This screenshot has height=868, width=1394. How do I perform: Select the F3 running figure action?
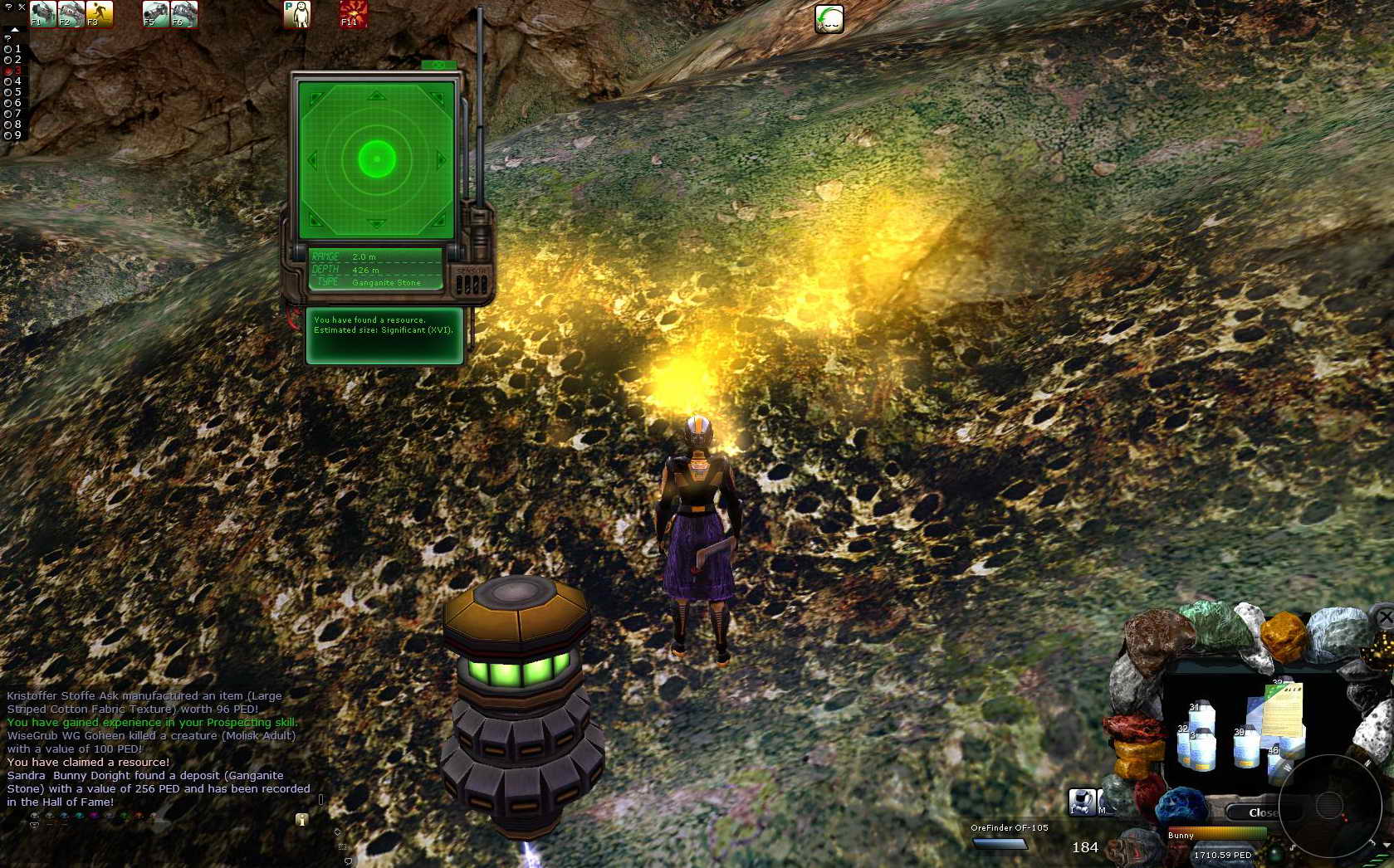(99, 14)
